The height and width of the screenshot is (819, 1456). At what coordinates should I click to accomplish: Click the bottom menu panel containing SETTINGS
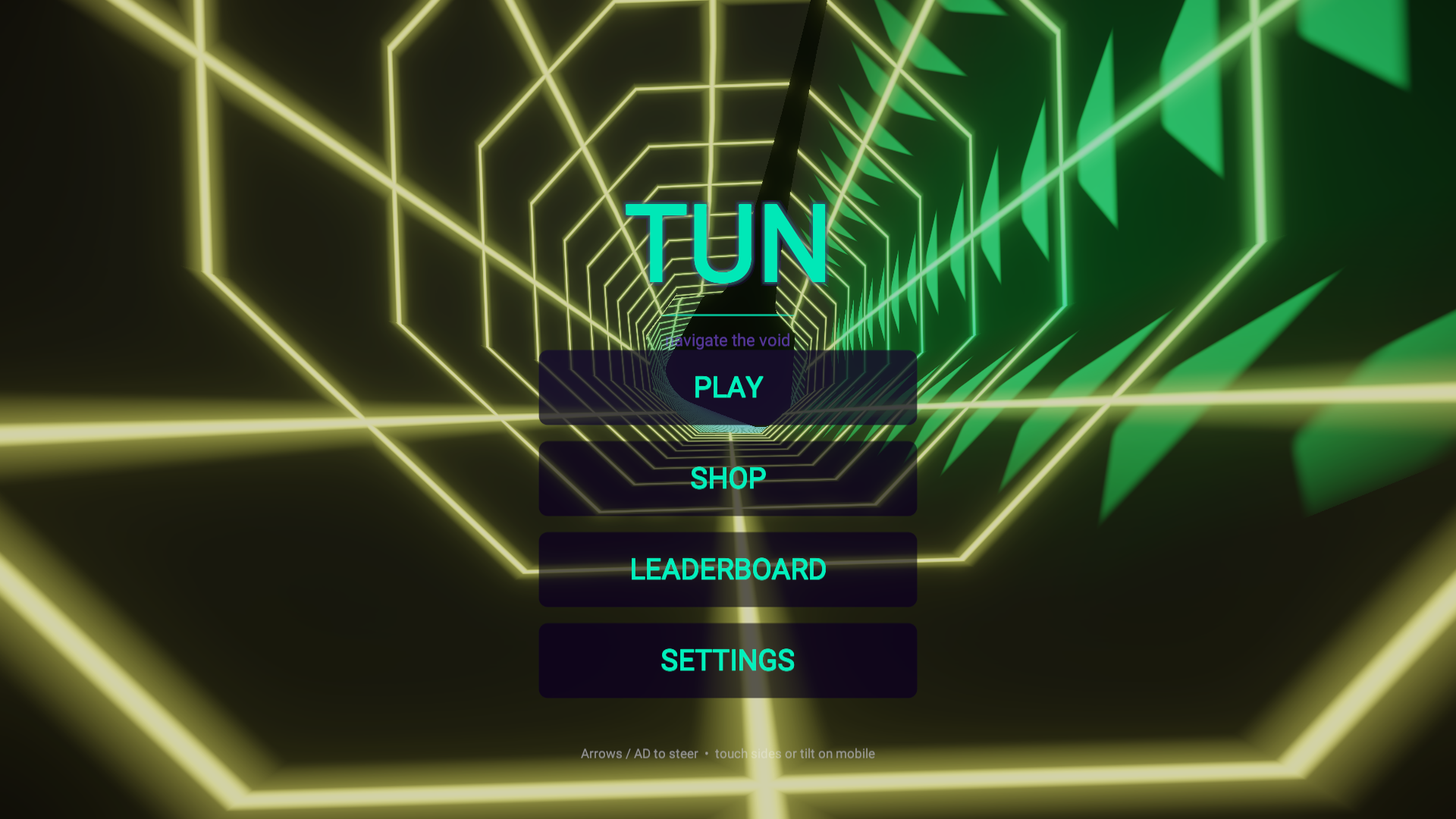(x=727, y=659)
